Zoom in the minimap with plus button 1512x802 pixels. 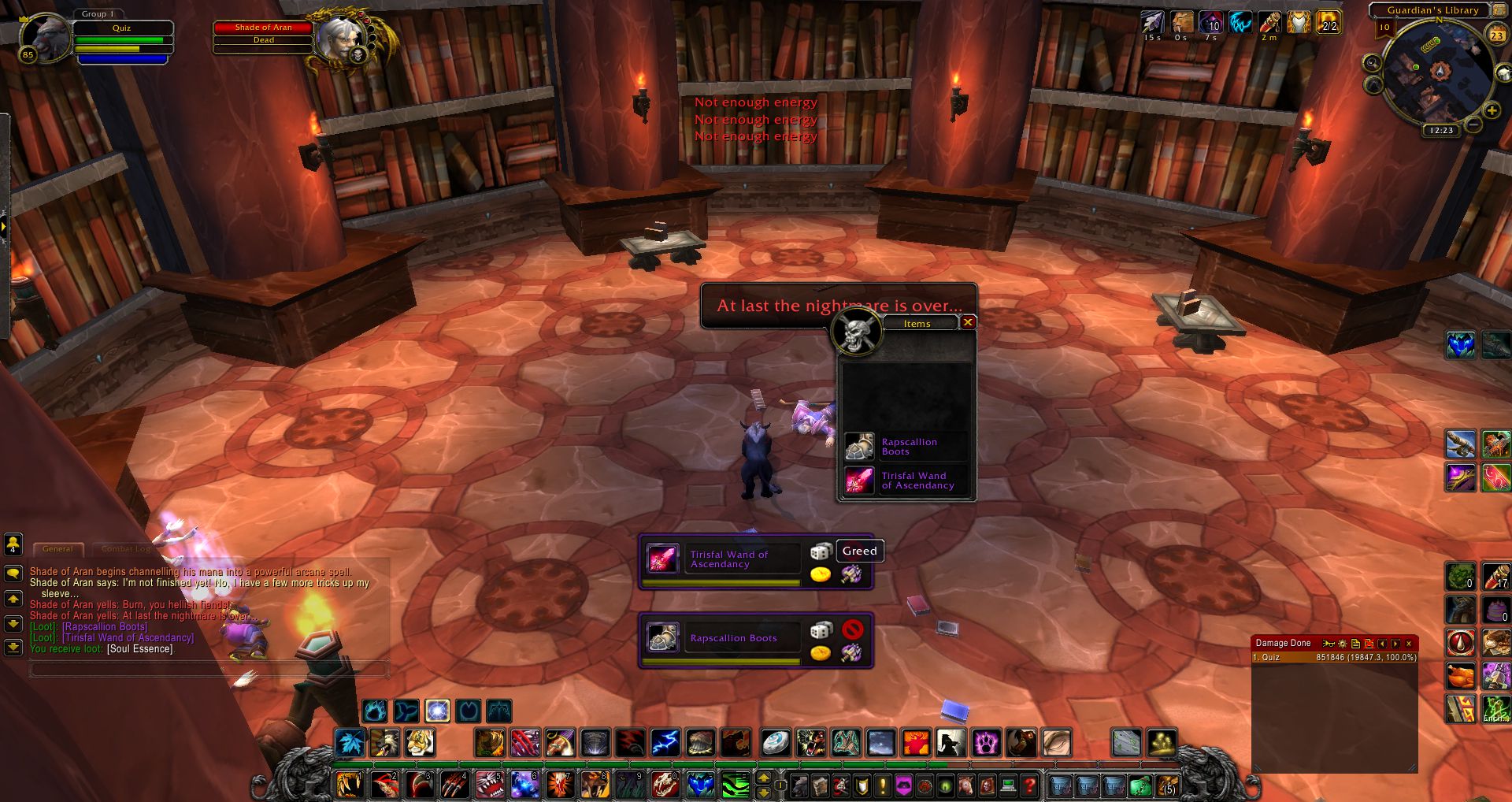[1492, 111]
